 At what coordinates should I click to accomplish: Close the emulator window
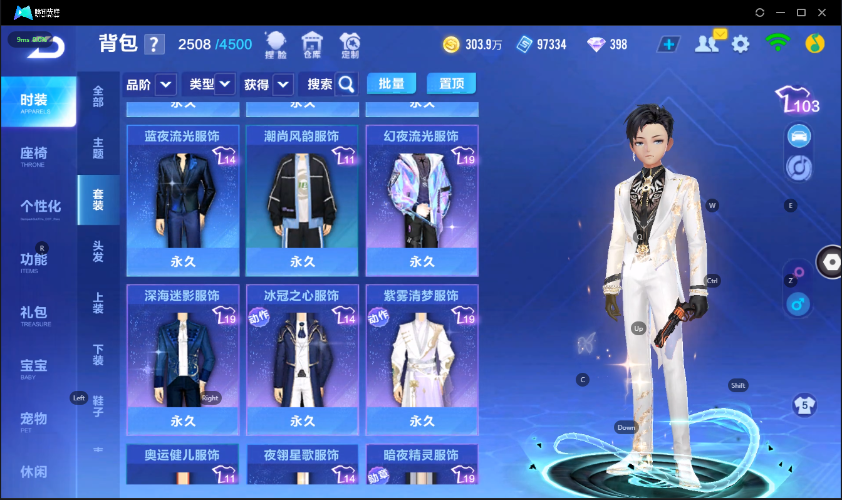tap(825, 12)
